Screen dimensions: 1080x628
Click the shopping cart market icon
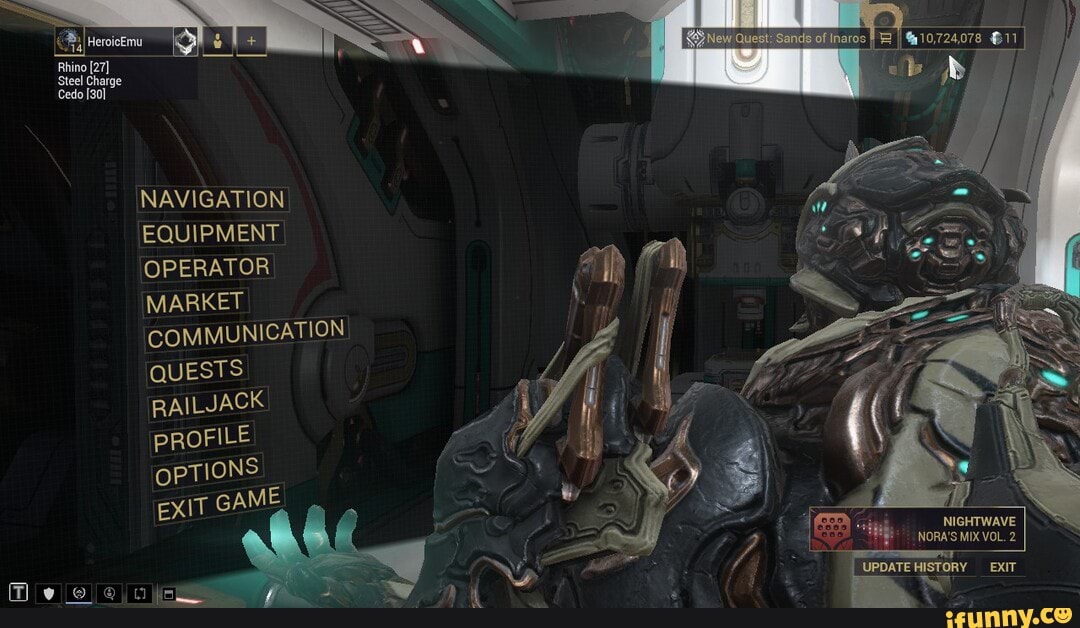pos(885,39)
